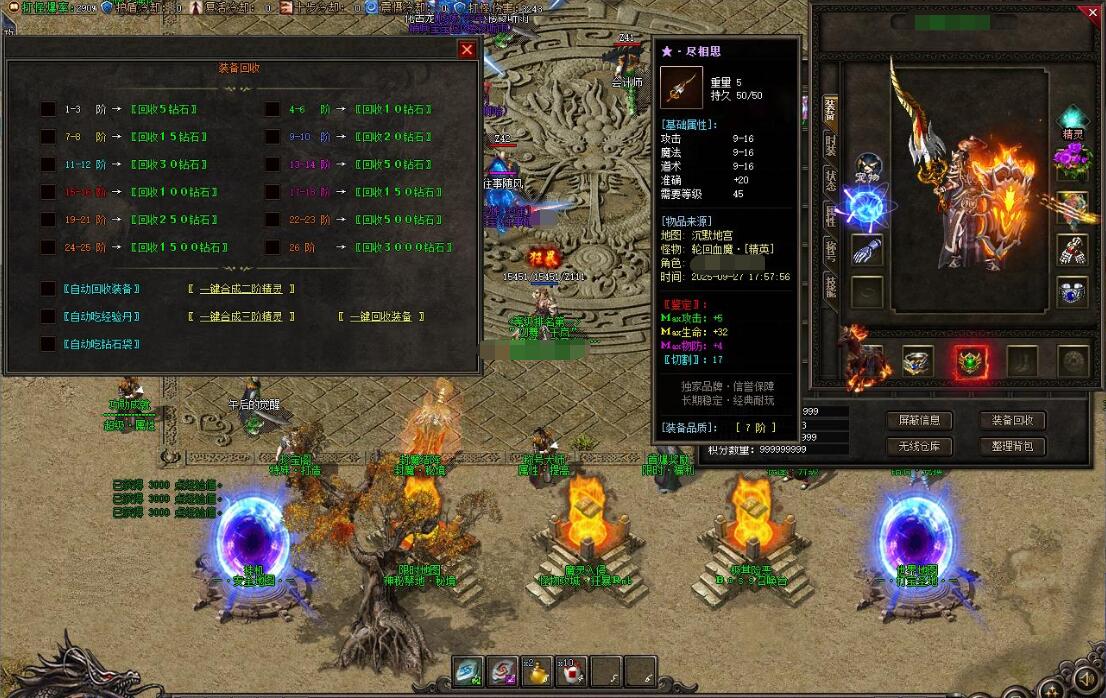Click the 屏蔽信息 button
The width and height of the screenshot is (1106, 698).
pyautogui.click(x=920, y=421)
